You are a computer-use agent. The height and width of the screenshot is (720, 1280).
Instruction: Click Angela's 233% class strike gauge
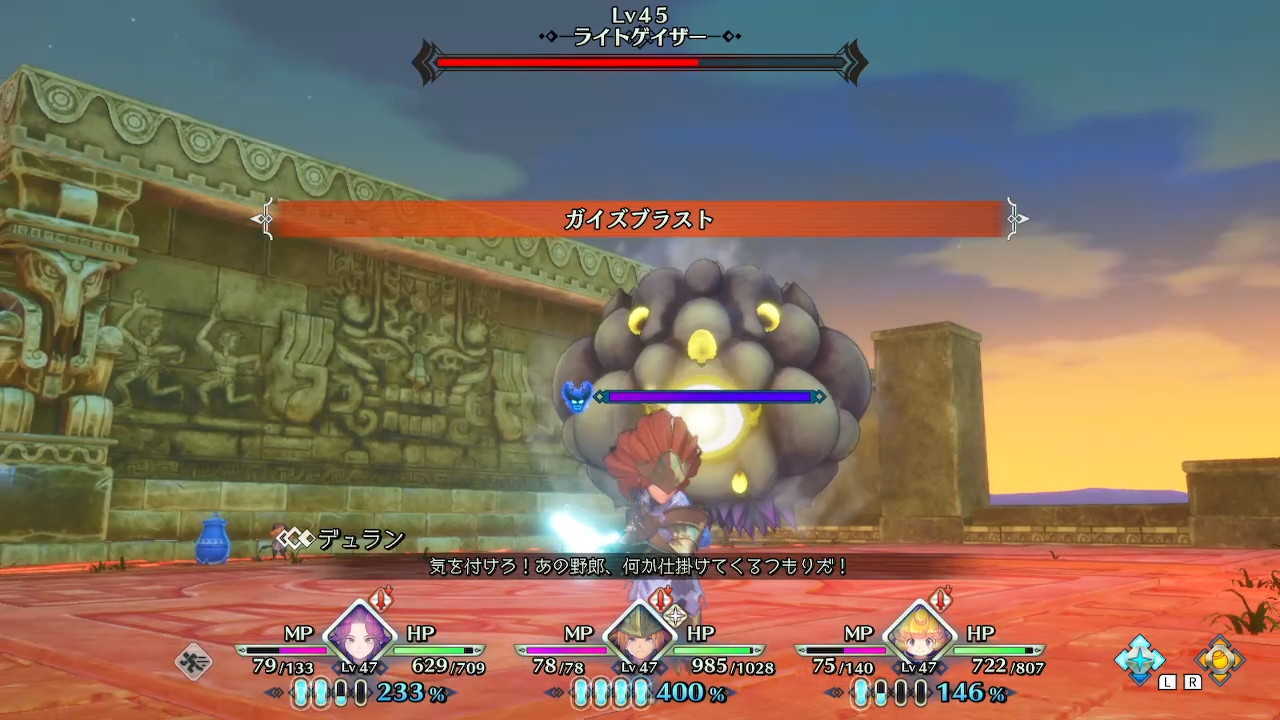point(390,692)
